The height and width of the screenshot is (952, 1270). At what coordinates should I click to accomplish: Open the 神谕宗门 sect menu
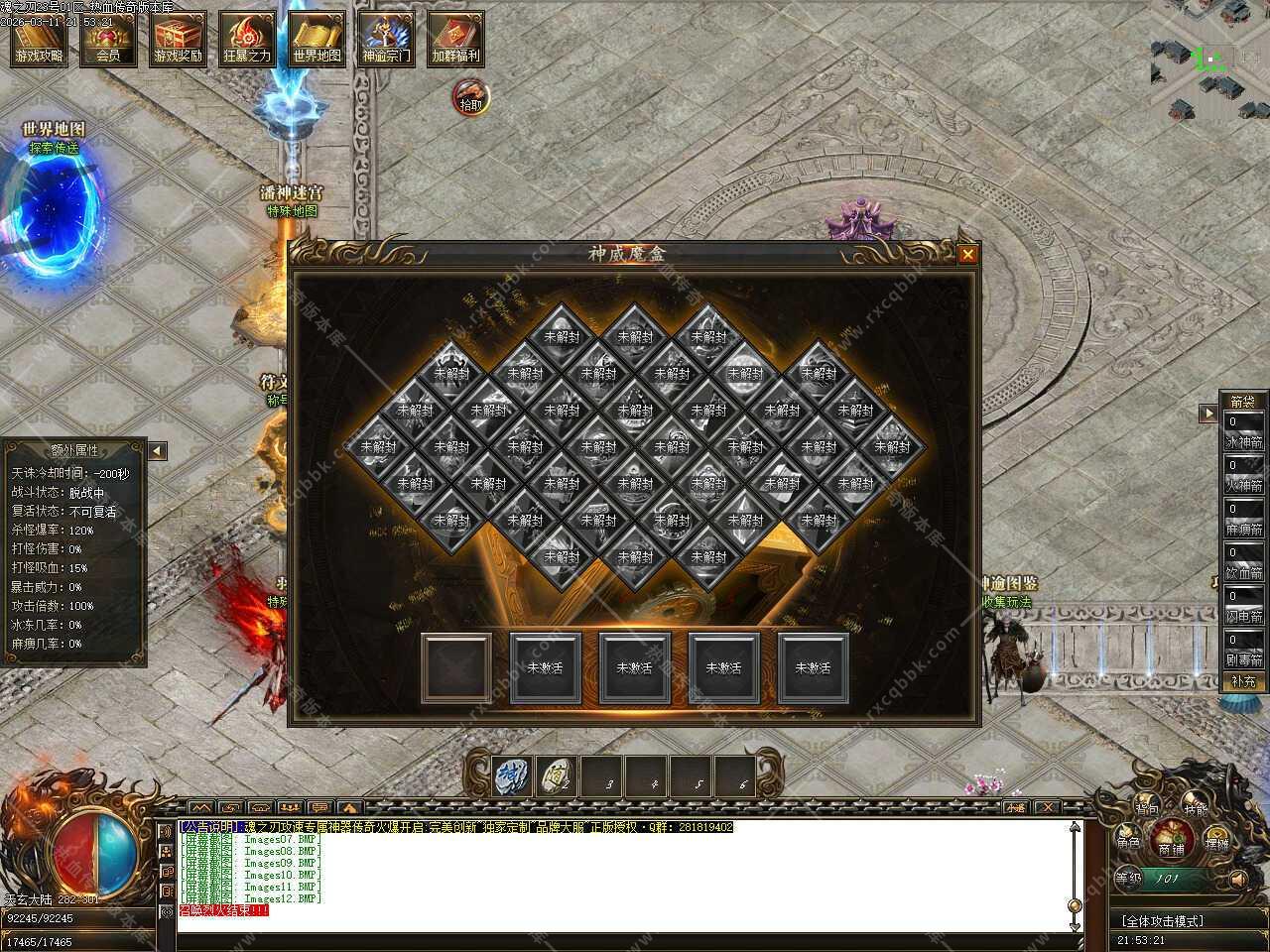coord(386,39)
